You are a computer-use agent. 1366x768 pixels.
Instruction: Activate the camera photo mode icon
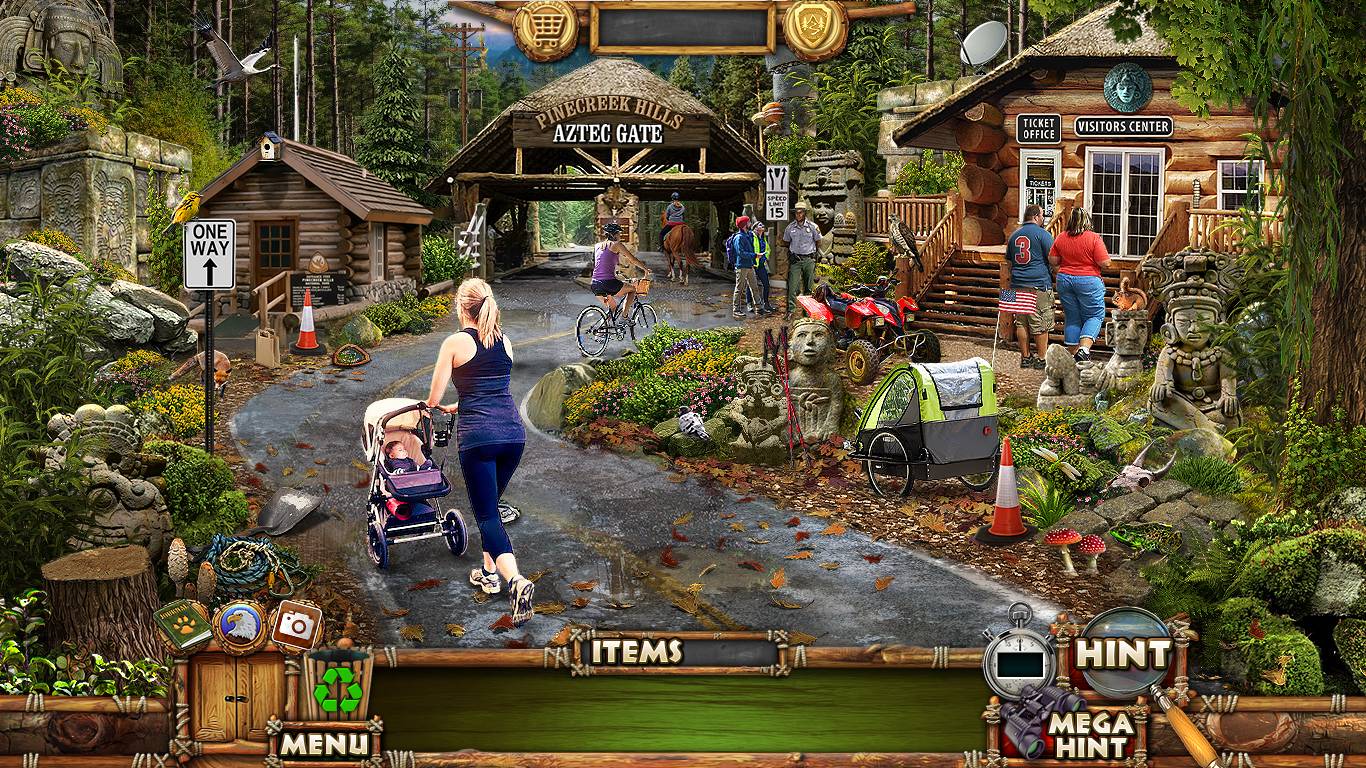[295, 625]
